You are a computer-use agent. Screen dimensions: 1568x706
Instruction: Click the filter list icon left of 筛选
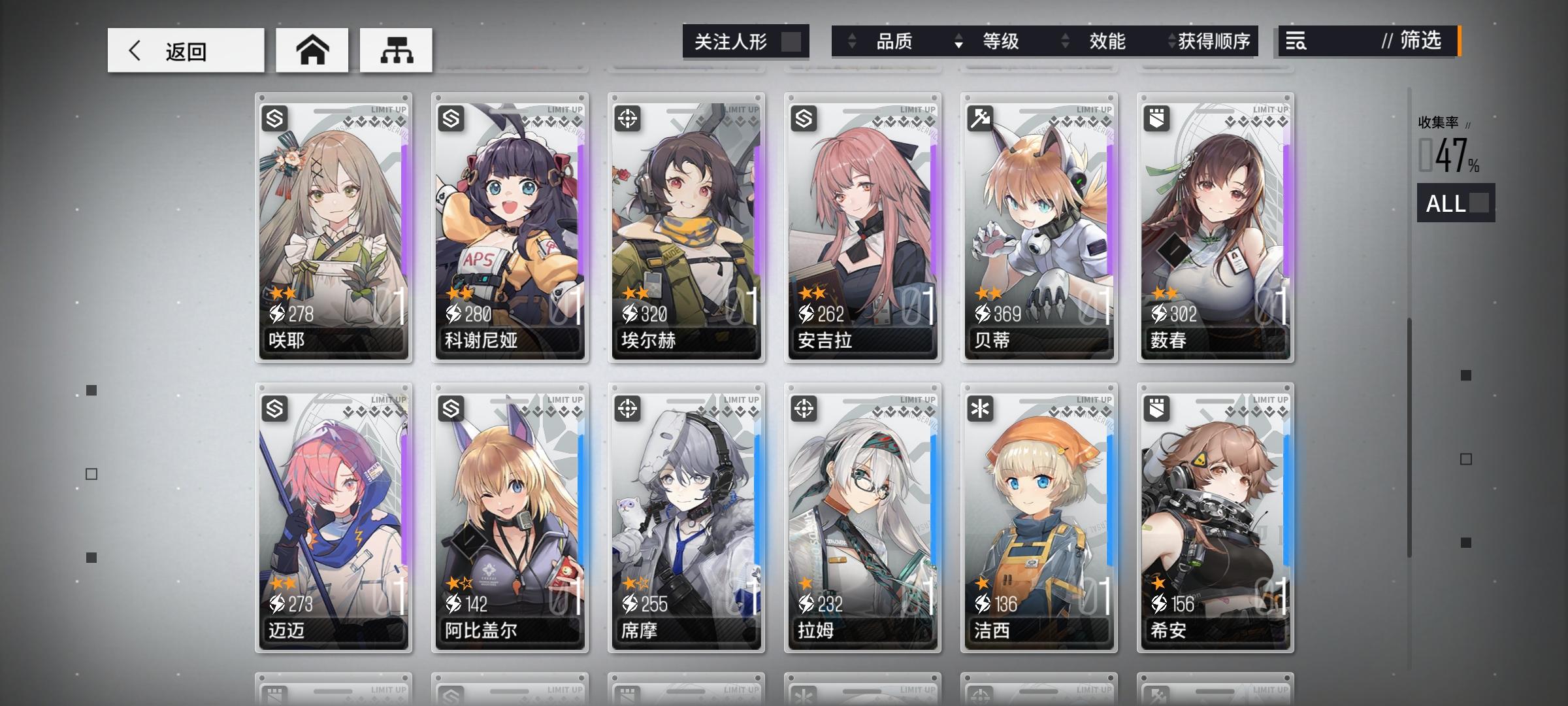click(1297, 41)
